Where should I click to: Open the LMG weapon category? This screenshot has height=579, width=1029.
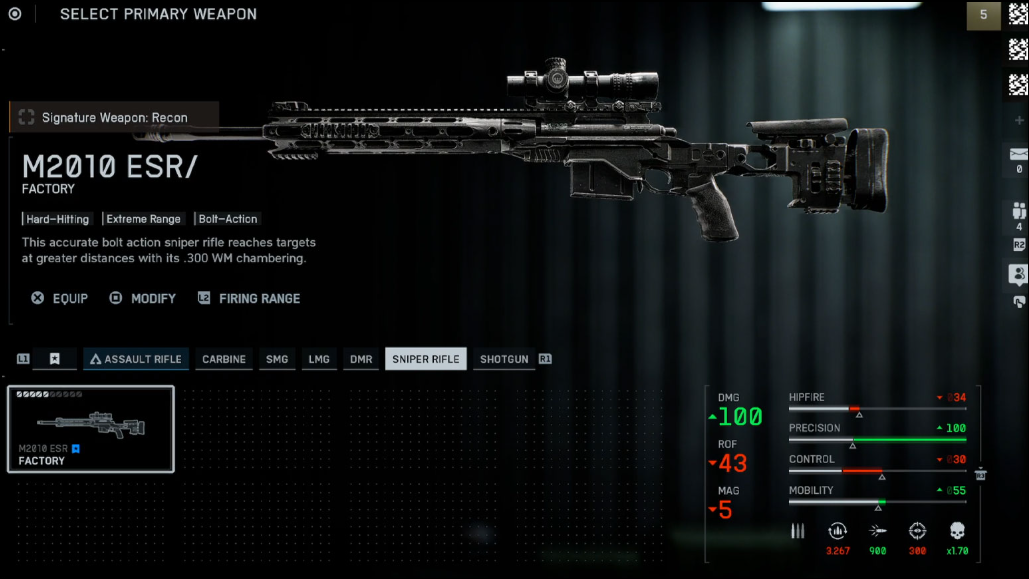pyautogui.click(x=319, y=359)
